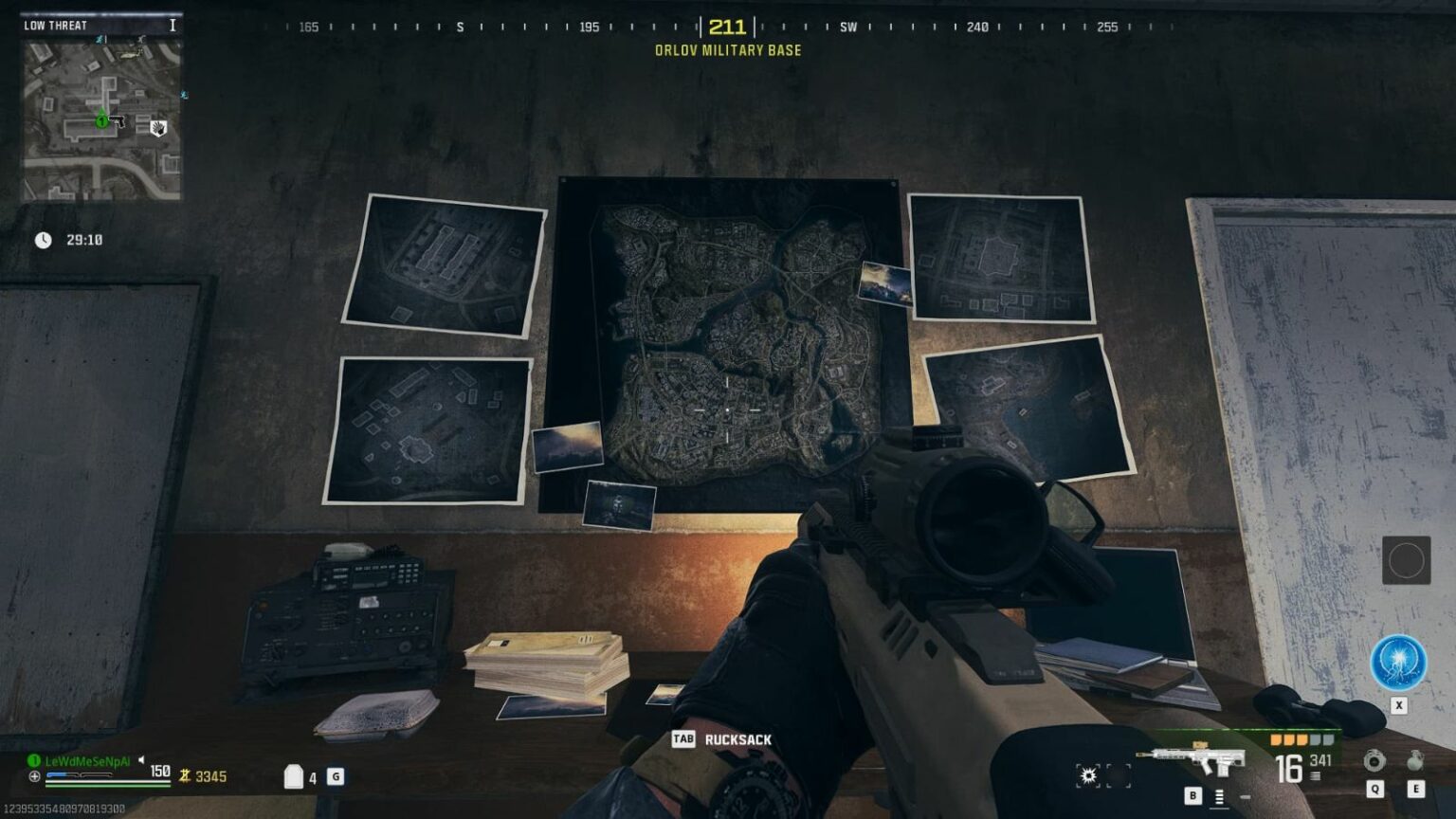Expand the rucksack using the TAB prompt
Screen dimensions: 1456x819
[x=685, y=737]
